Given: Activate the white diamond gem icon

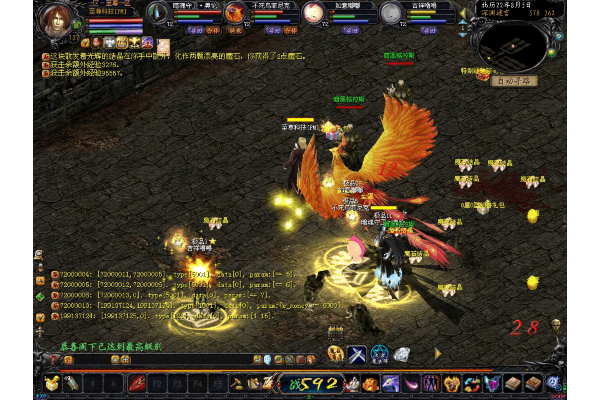Looking at the screenshot, I should pos(401,354).
